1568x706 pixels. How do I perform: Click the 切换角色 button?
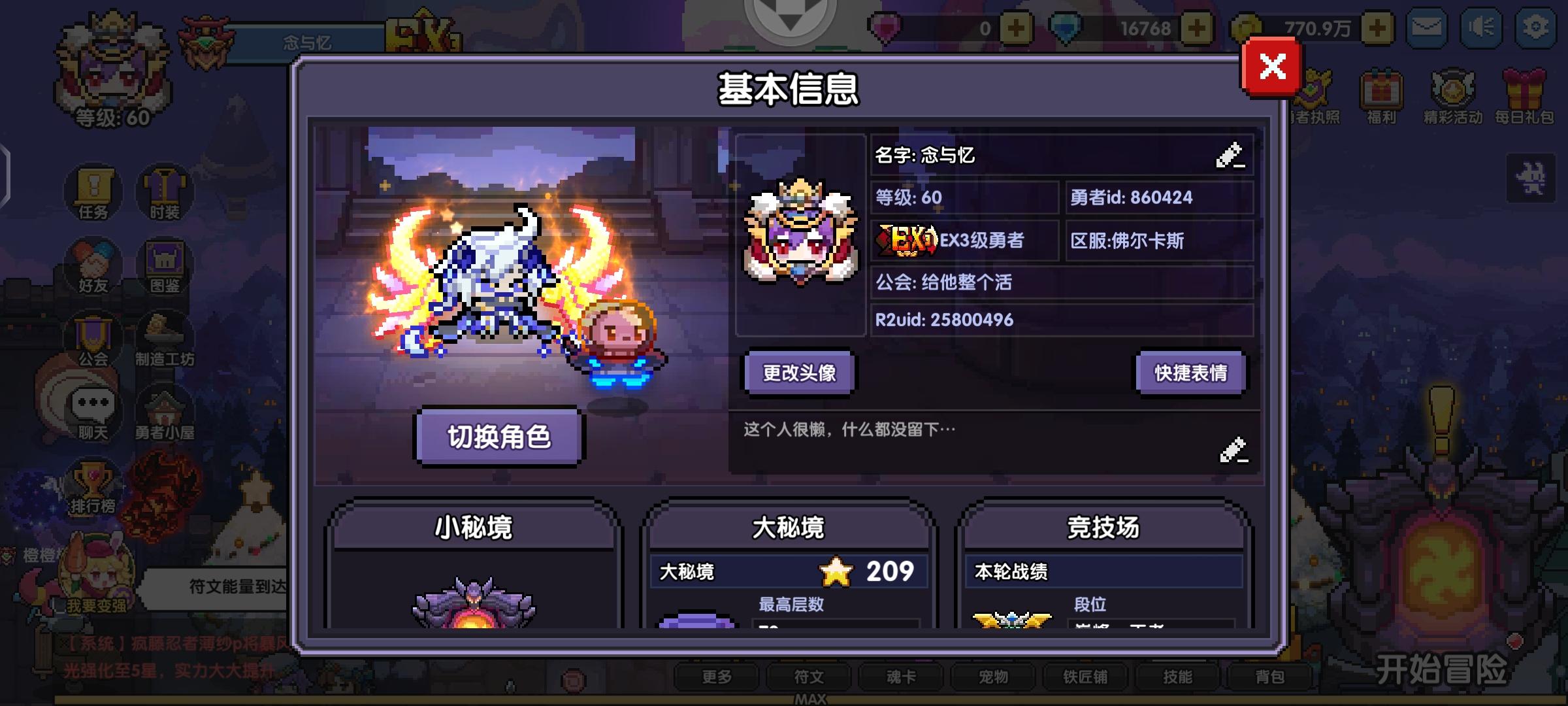498,437
